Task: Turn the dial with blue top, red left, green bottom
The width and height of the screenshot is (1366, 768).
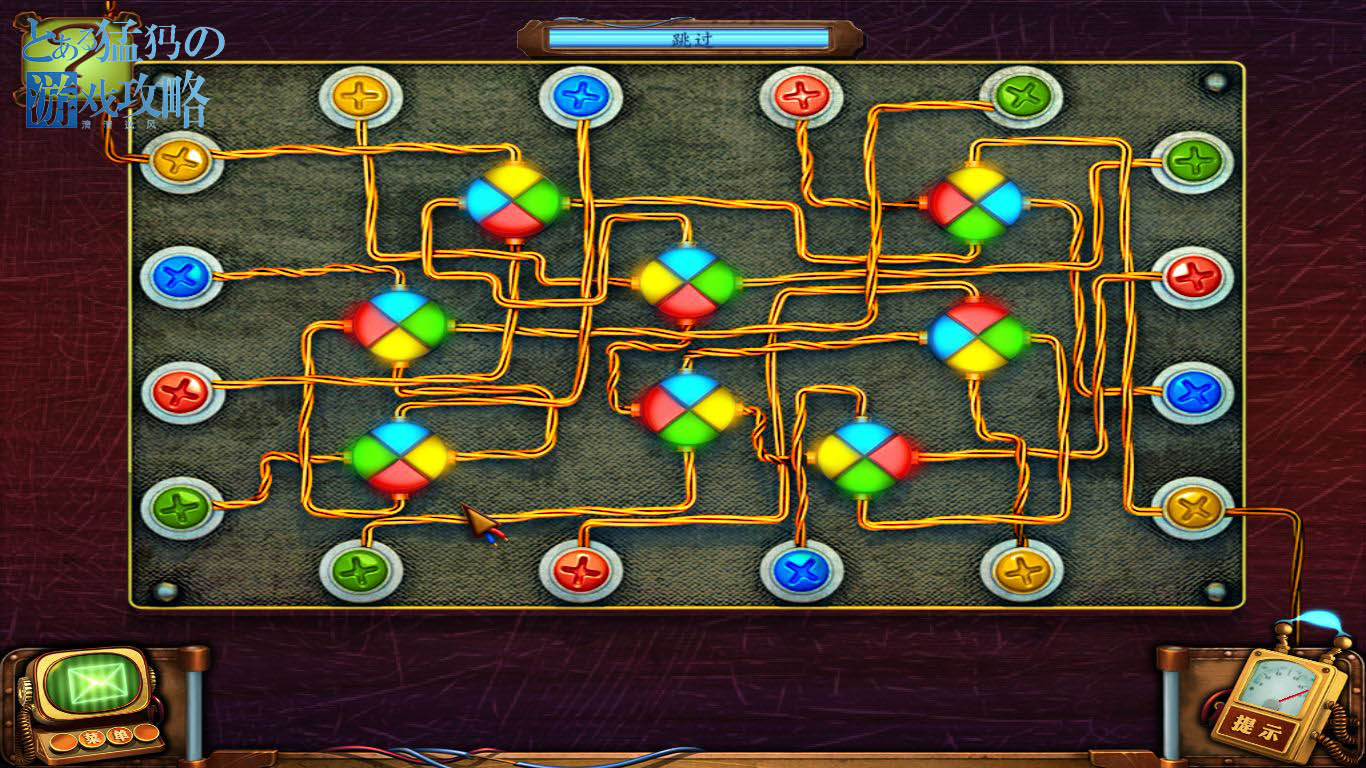Action: pyautogui.click(x=689, y=408)
